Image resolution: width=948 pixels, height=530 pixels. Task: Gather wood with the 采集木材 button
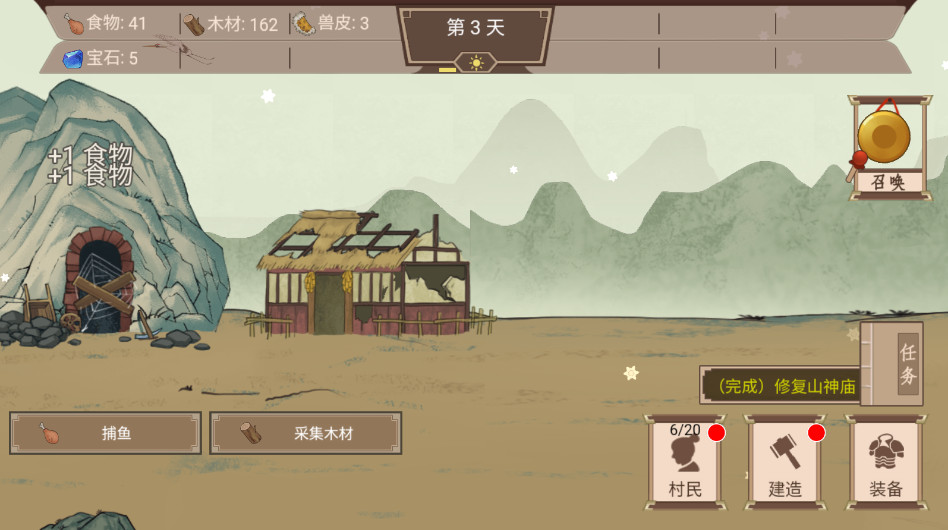pyautogui.click(x=305, y=433)
